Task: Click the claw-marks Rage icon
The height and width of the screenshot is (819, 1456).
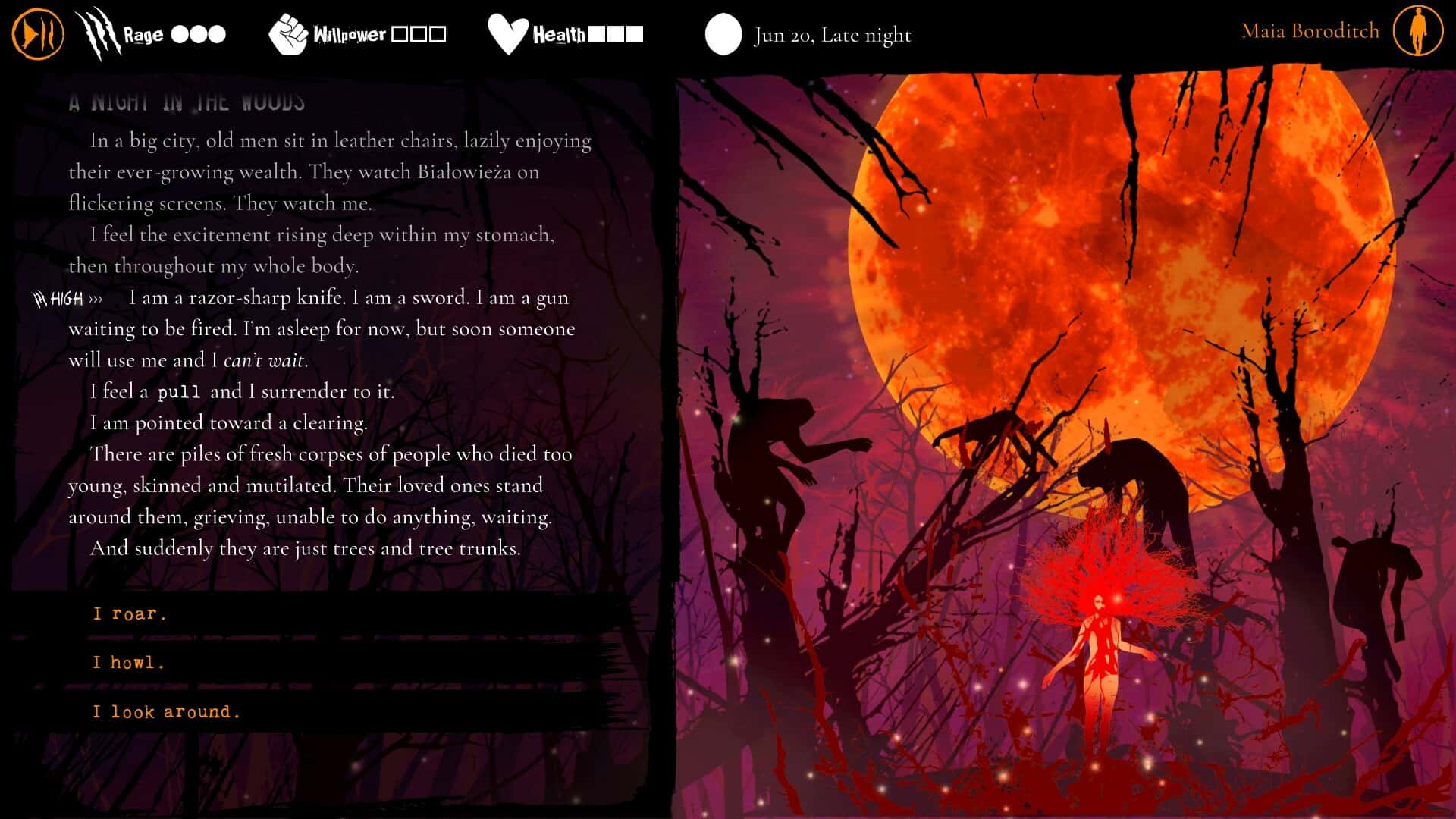Action: (x=99, y=33)
